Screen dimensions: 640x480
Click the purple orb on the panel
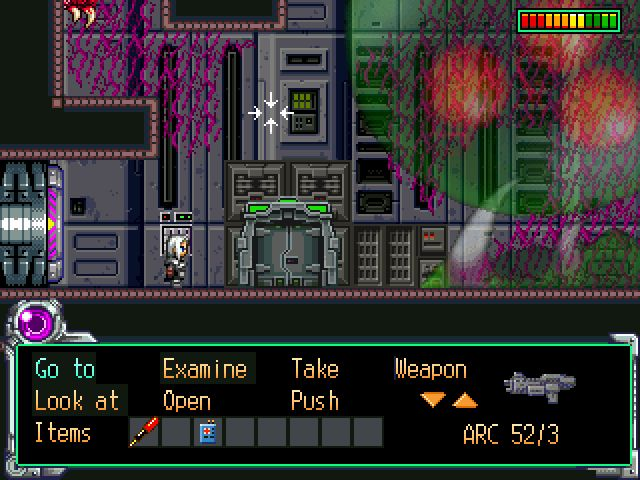pos(38,325)
